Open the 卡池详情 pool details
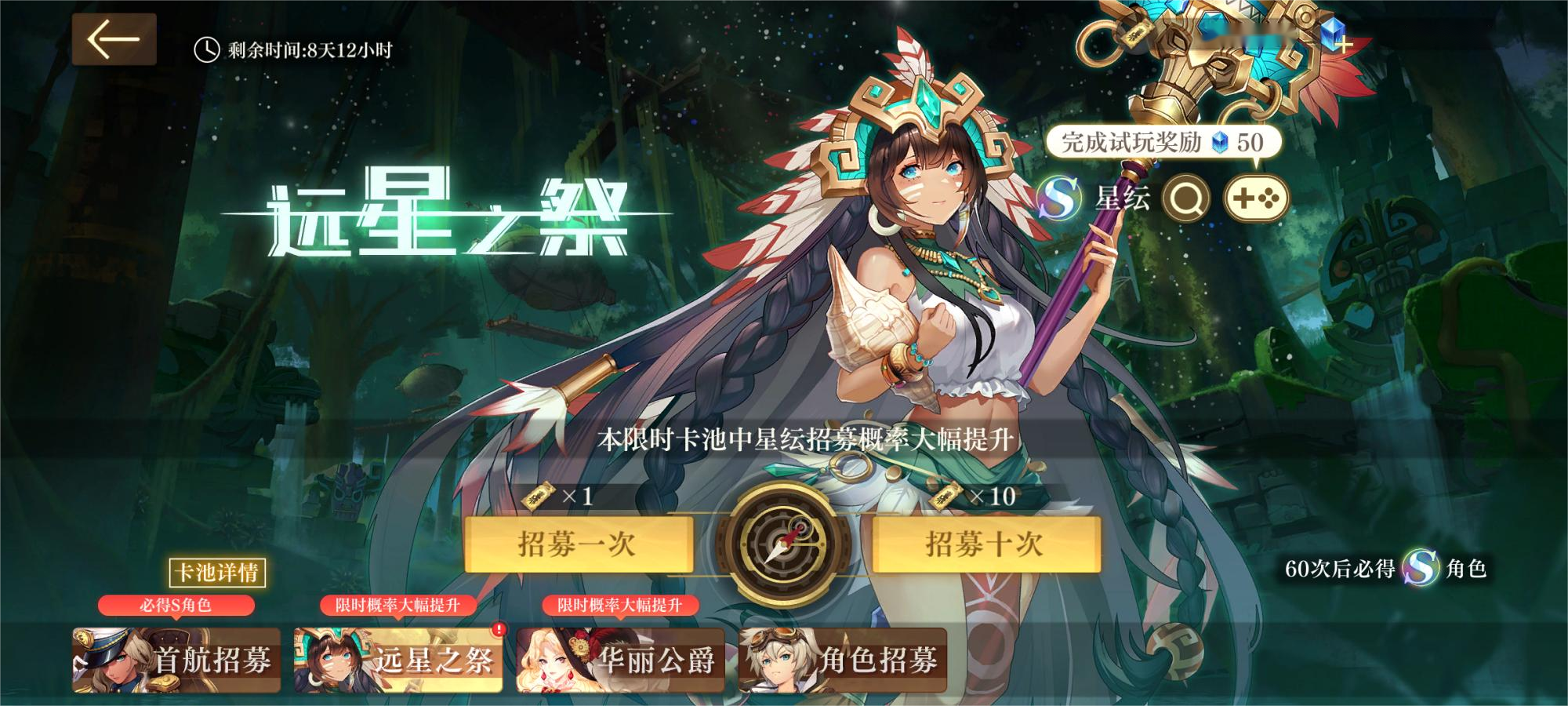The image size is (1568, 706). (x=217, y=573)
